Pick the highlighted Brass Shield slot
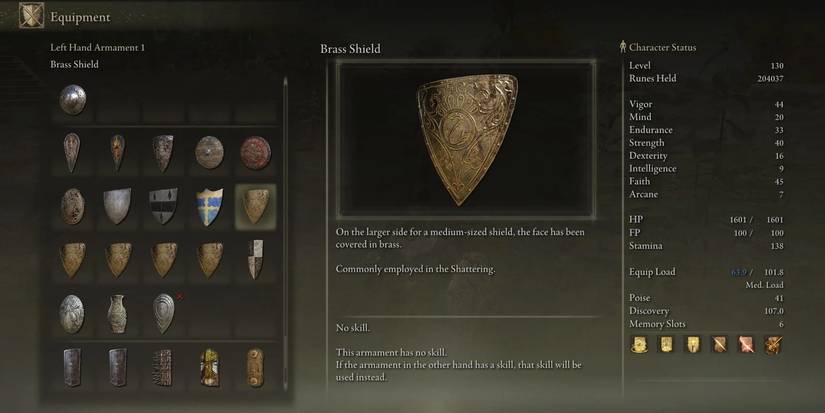This screenshot has width=825, height=413. pyautogui.click(x=256, y=205)
